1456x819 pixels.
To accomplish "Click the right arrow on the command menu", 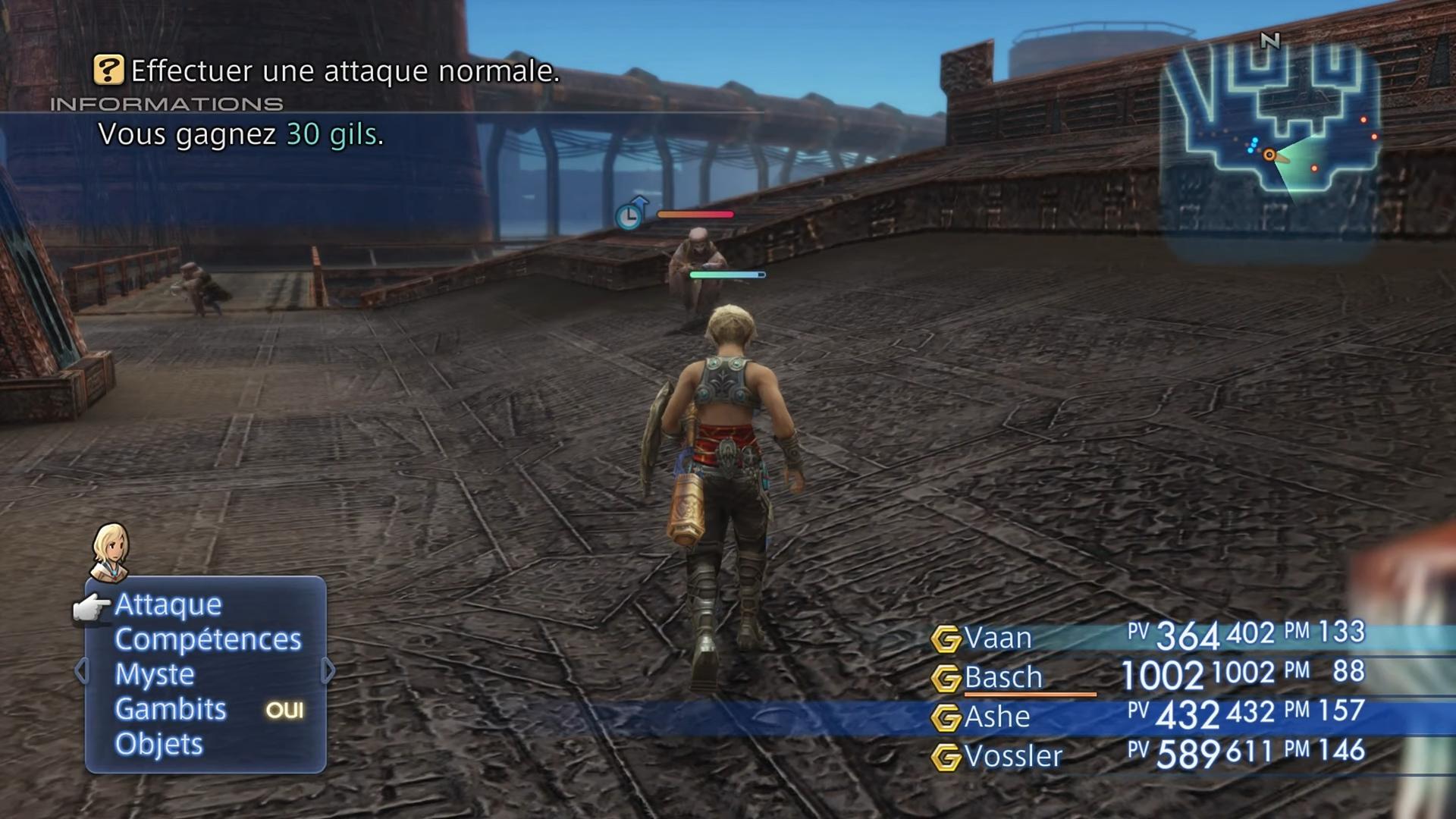I will [329, 670].
